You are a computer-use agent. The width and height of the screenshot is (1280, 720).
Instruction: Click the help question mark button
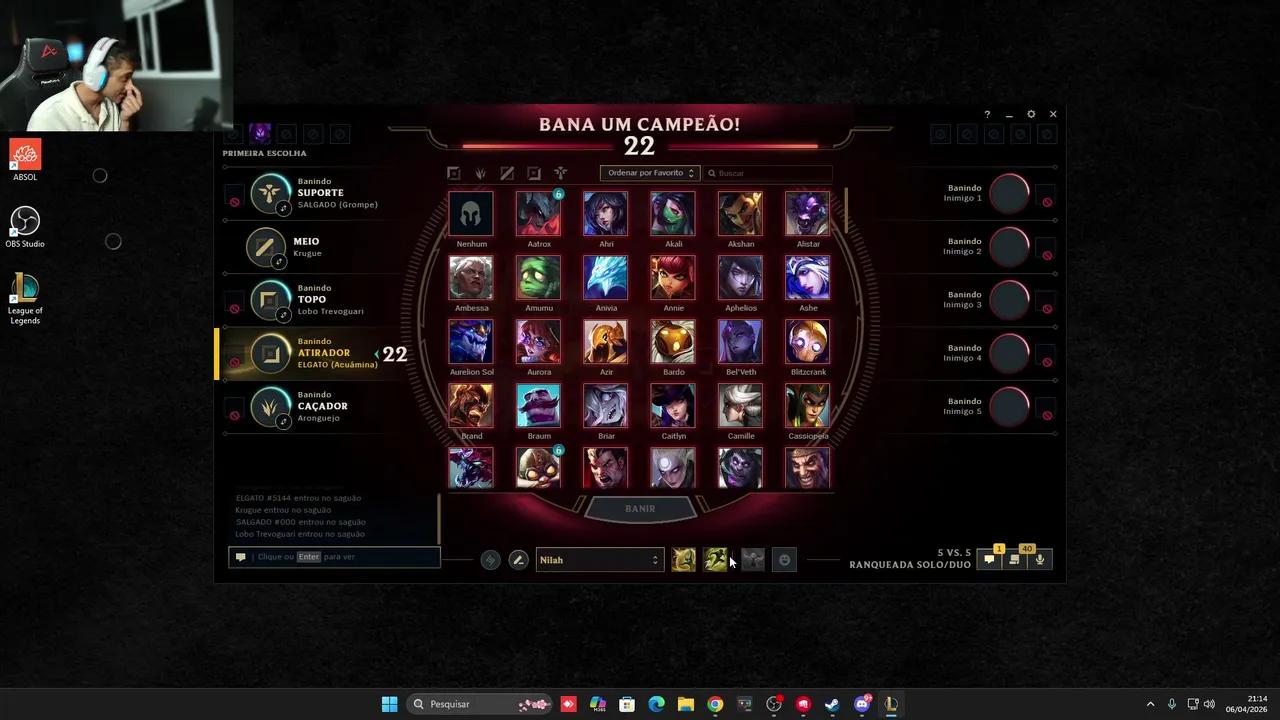click(x=987, y=114)
